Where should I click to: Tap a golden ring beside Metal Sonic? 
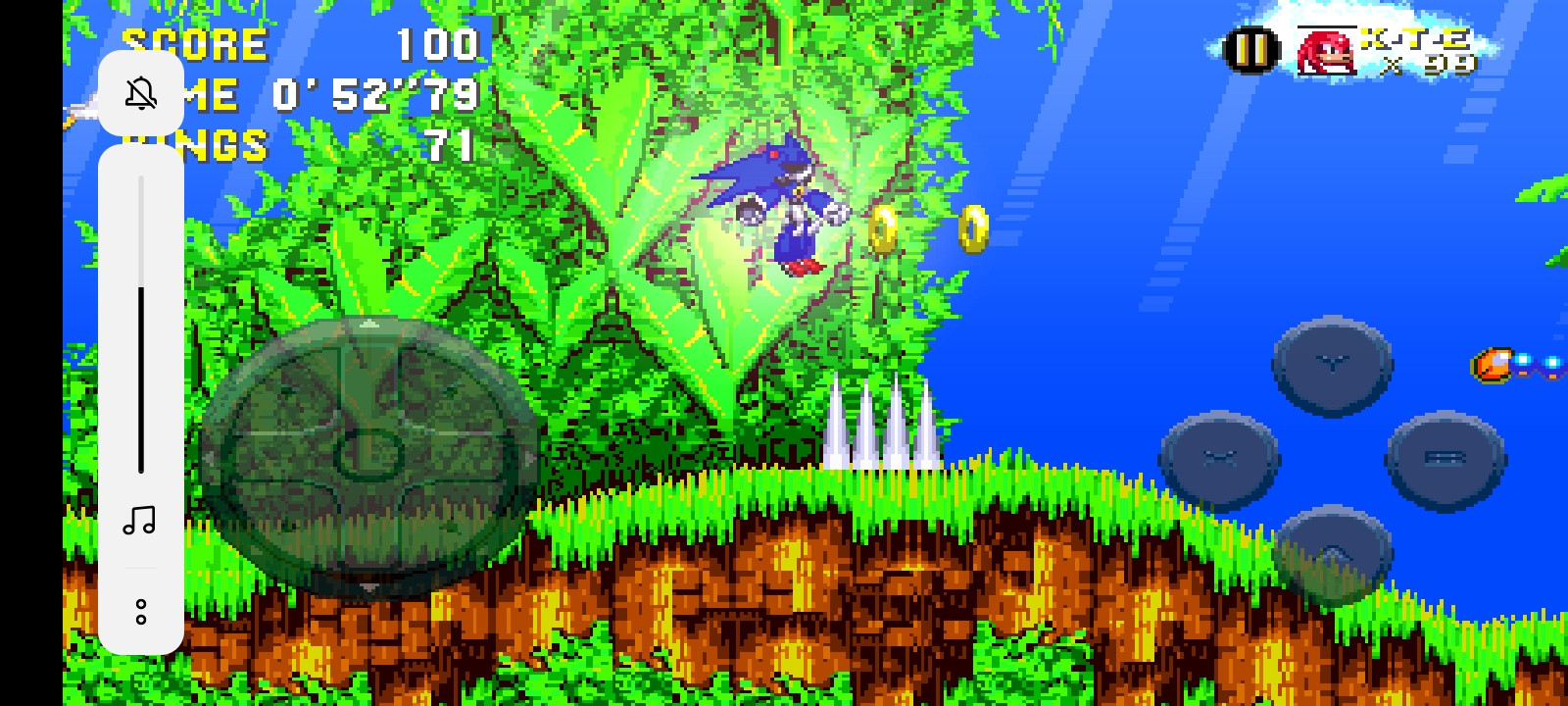(883, 227)
